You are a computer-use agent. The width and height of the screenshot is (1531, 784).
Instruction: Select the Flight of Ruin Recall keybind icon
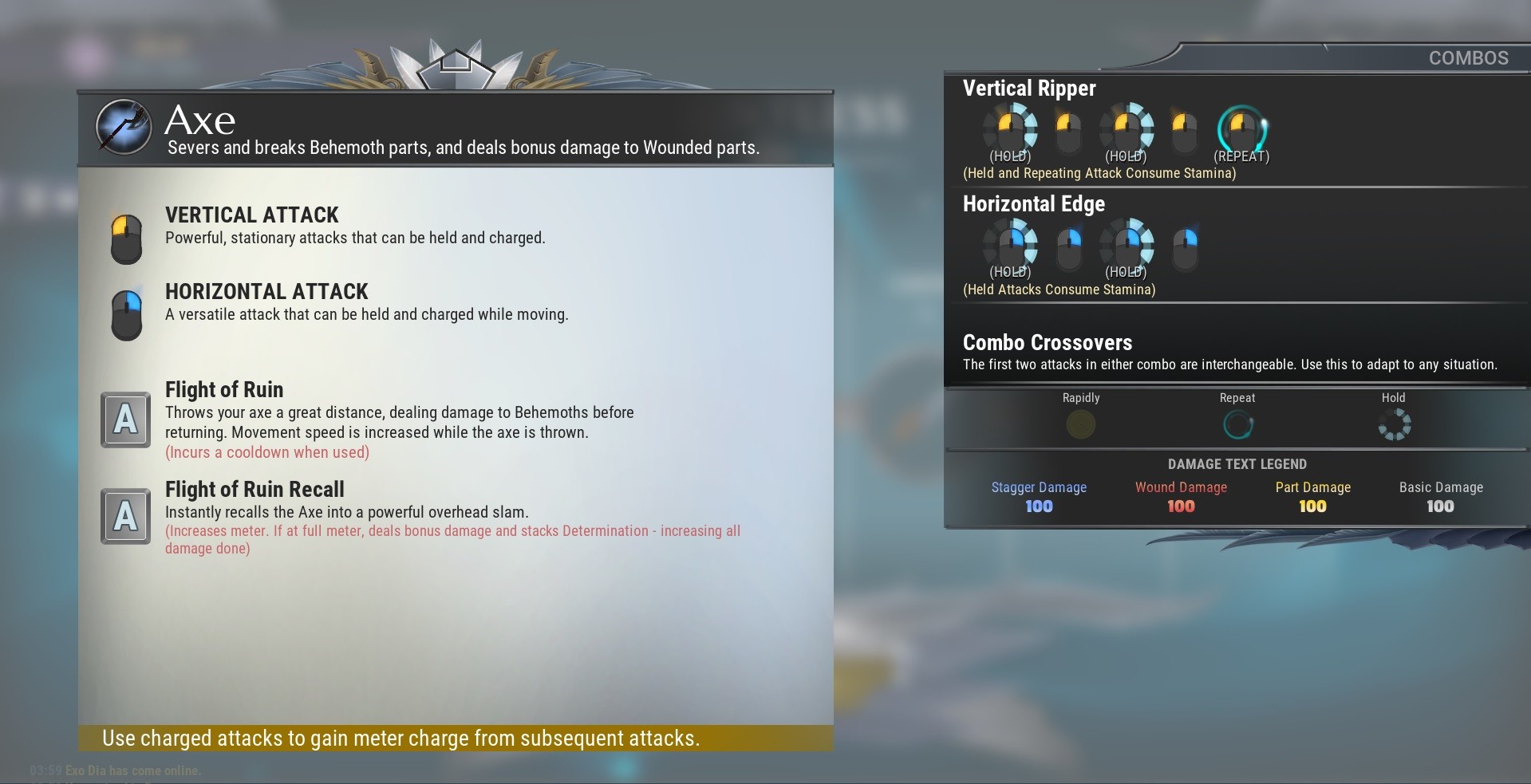click(x=125, y=516)
